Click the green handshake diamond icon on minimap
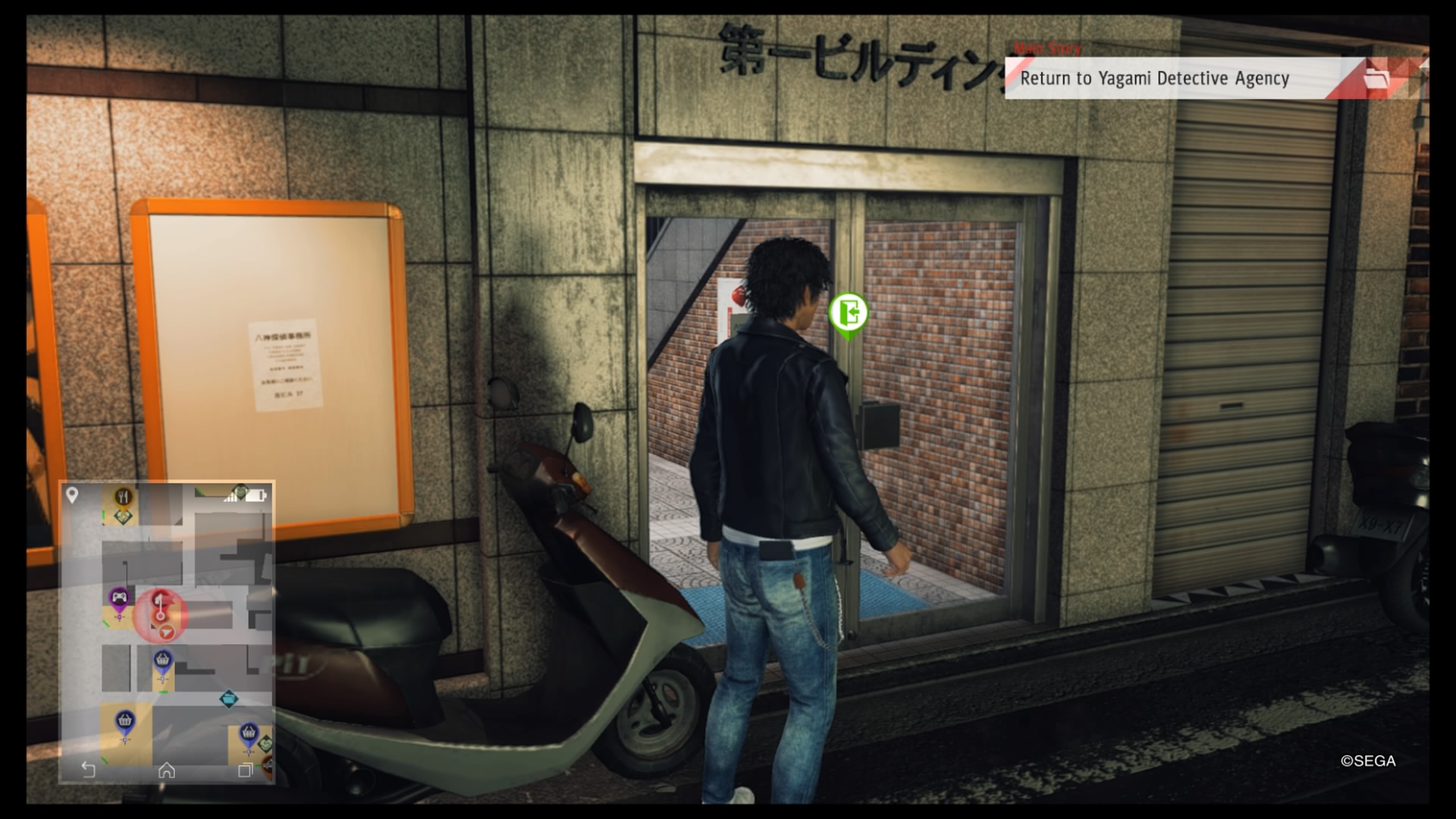Viewport: 1456px width, 819px height. click(x=123, y=516)
